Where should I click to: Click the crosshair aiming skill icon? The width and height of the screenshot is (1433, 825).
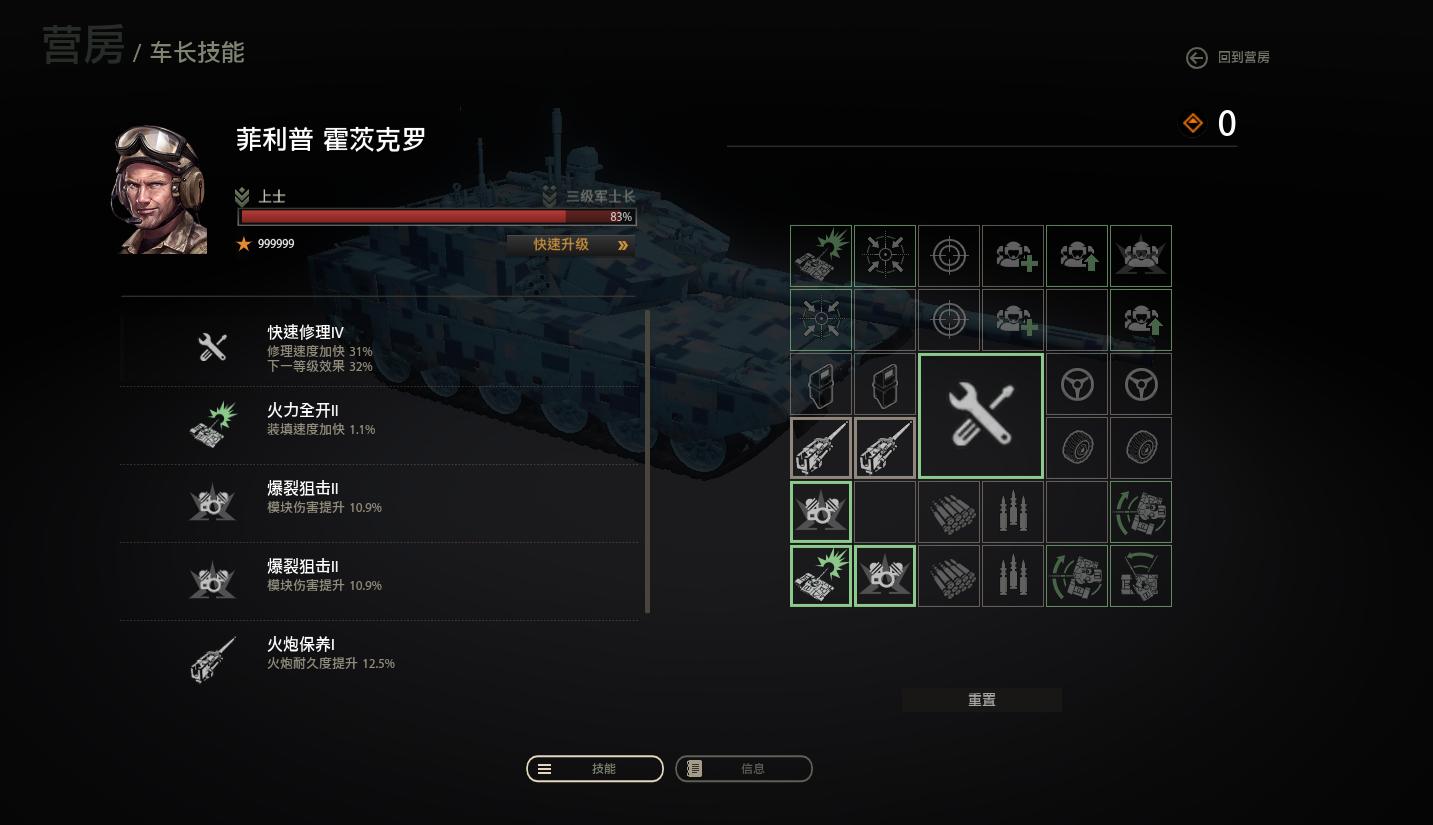click(x=948, y=255)
